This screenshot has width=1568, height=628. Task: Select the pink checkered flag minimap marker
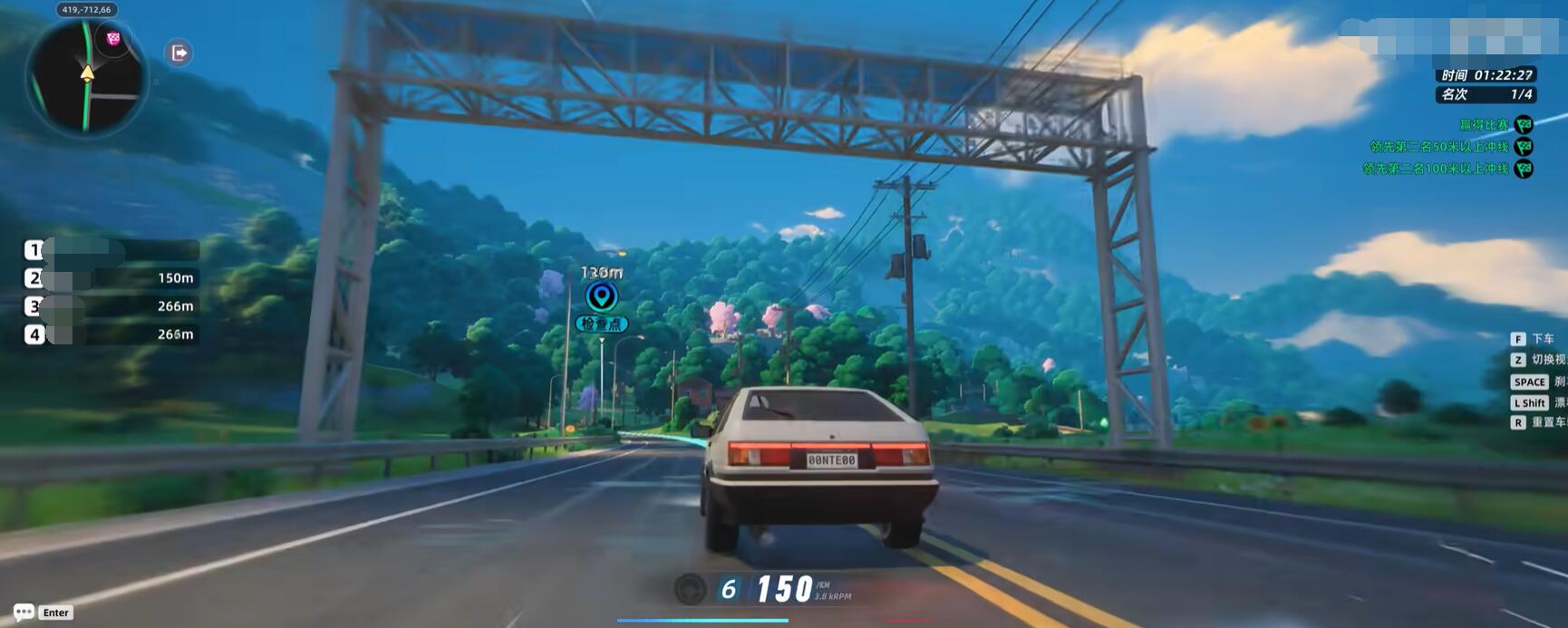point(113,38)
